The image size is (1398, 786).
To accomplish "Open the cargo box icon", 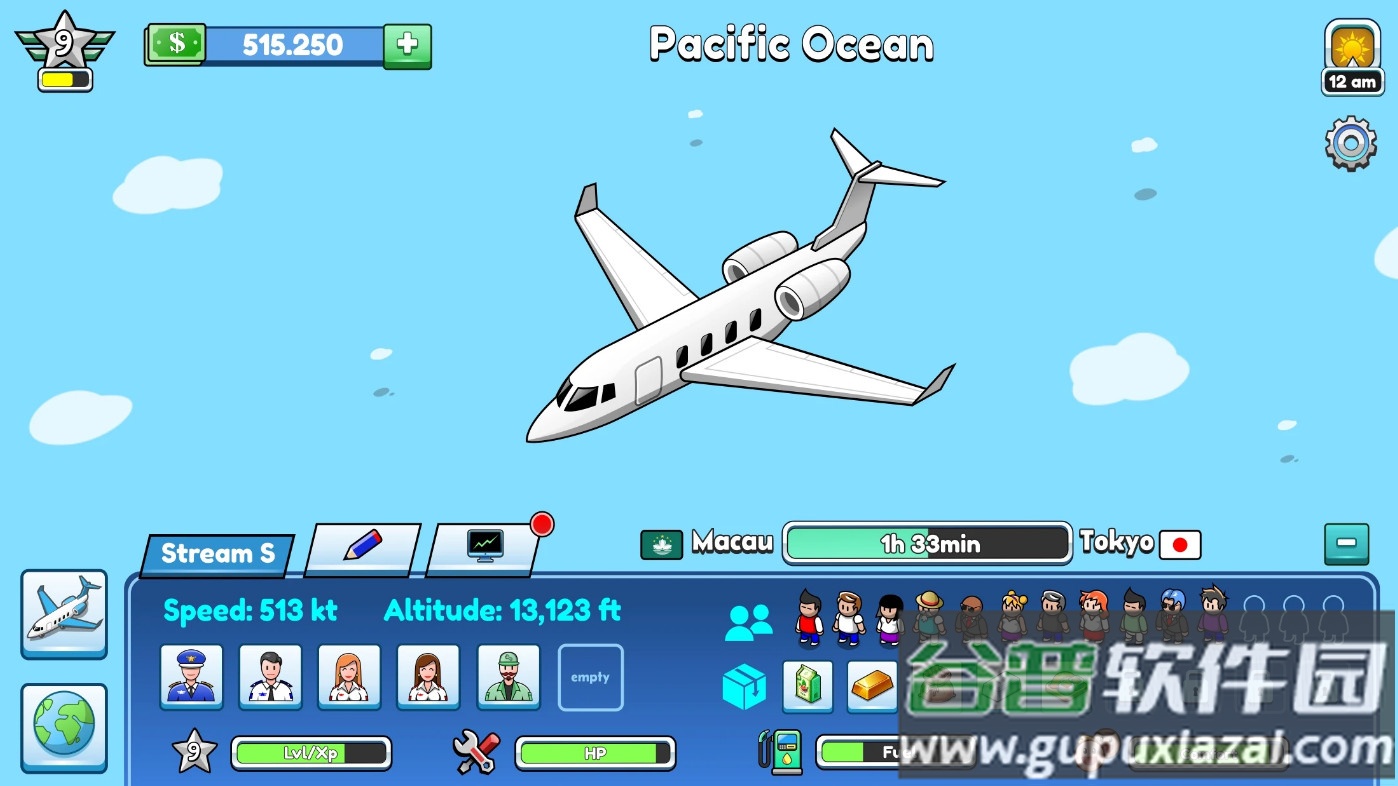I will point(744,687).
